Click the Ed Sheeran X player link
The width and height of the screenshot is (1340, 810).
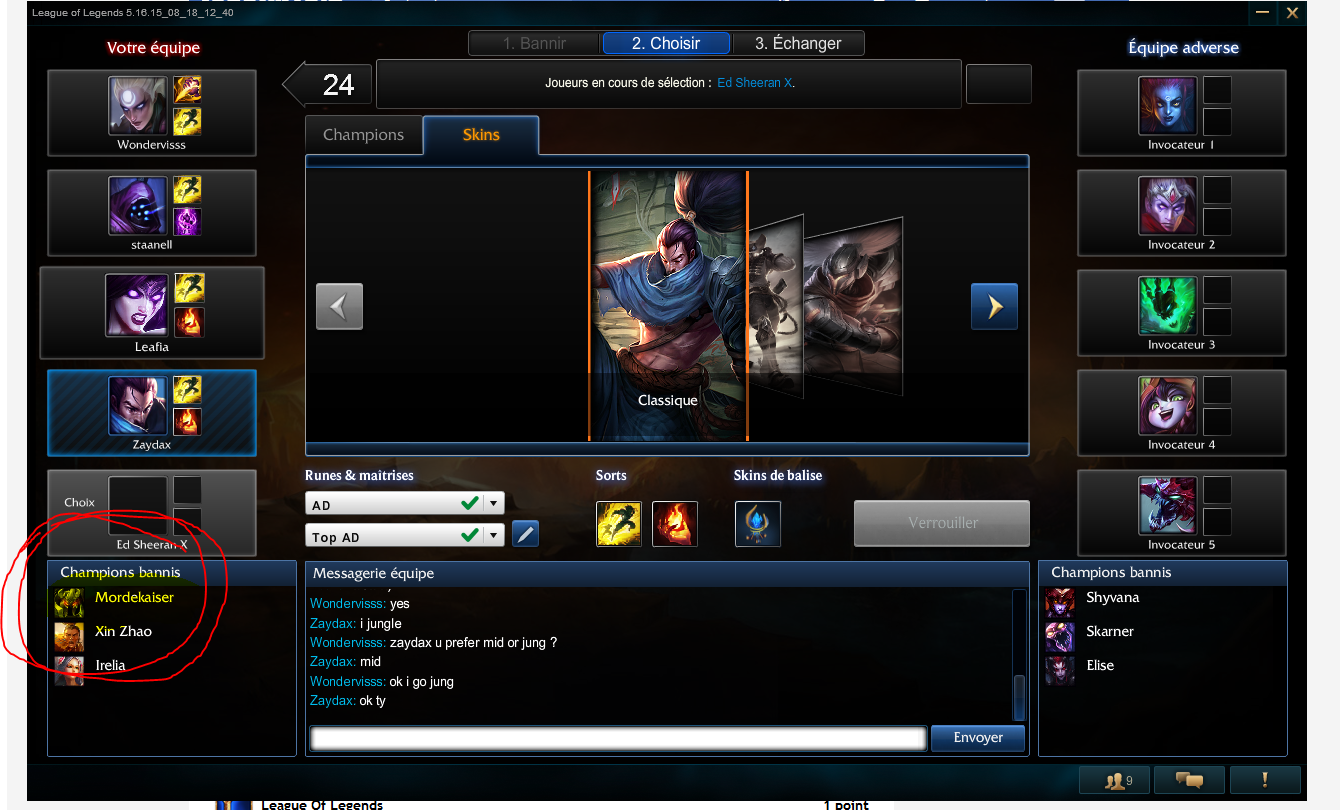coord(755,83)
